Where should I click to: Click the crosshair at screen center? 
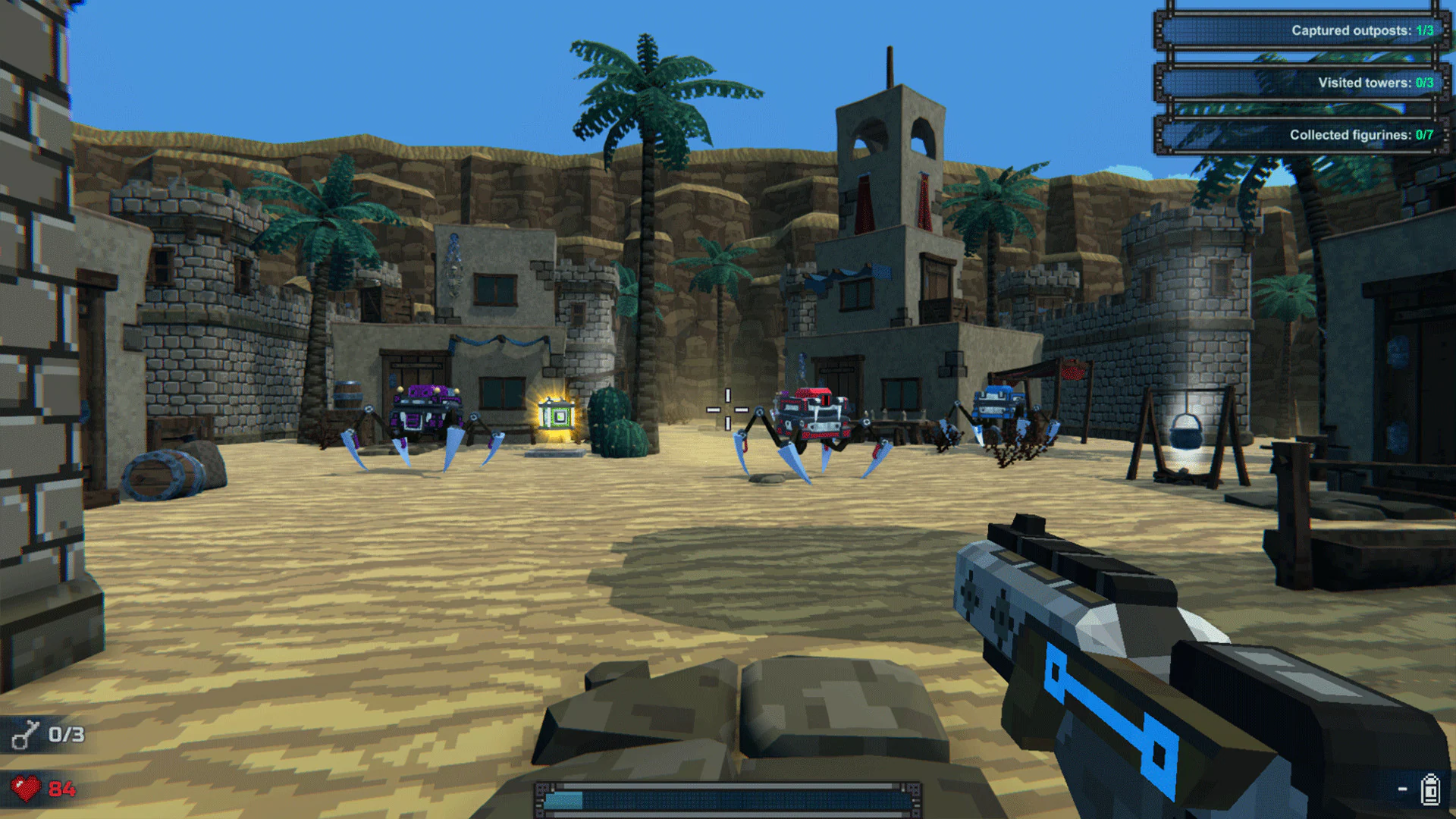pos(726,409)
